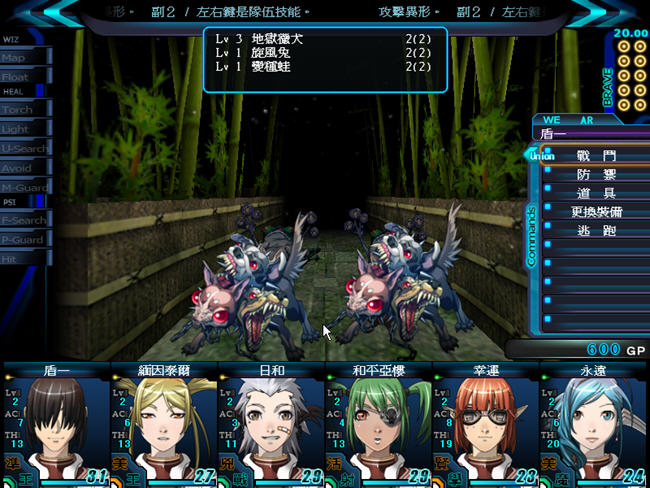Screen dimensions: 650x488
Task: Open the 道具 (Items) command
Action: [x=596, y=193]
